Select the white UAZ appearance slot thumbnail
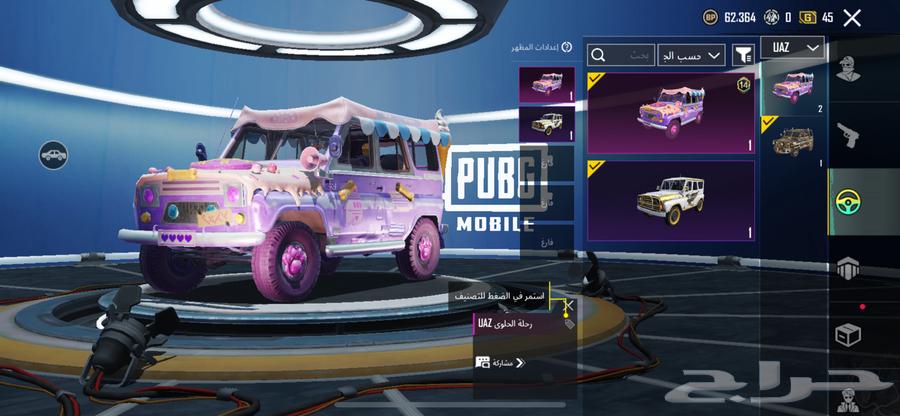This screenshot has height=416, width=900. pyautogui.click(x=547, y=122)
